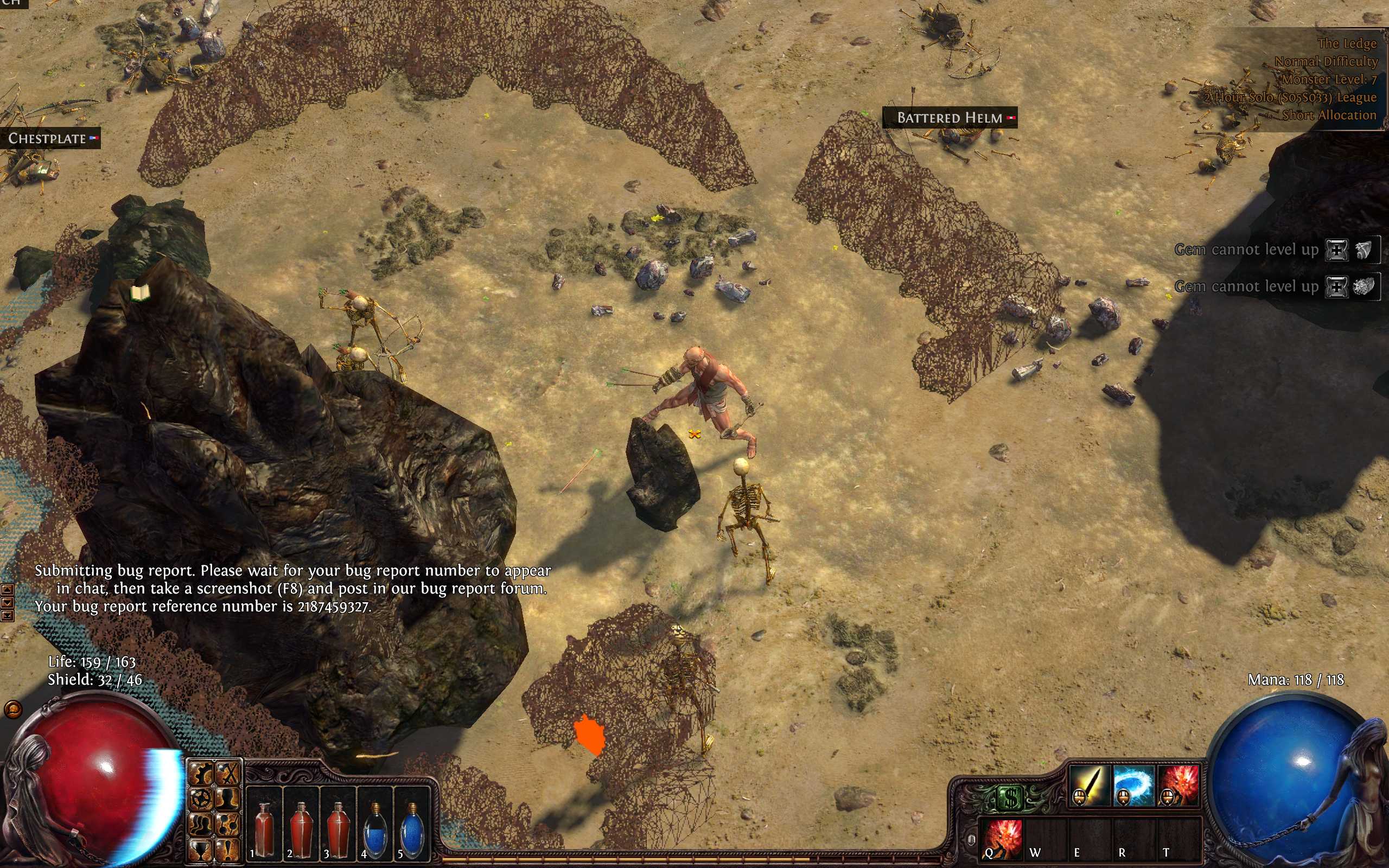Select the blue ice ring skill
The width and height of the screenshot is (1389, 868).
pyautogui.click(x=1133, y=785)
